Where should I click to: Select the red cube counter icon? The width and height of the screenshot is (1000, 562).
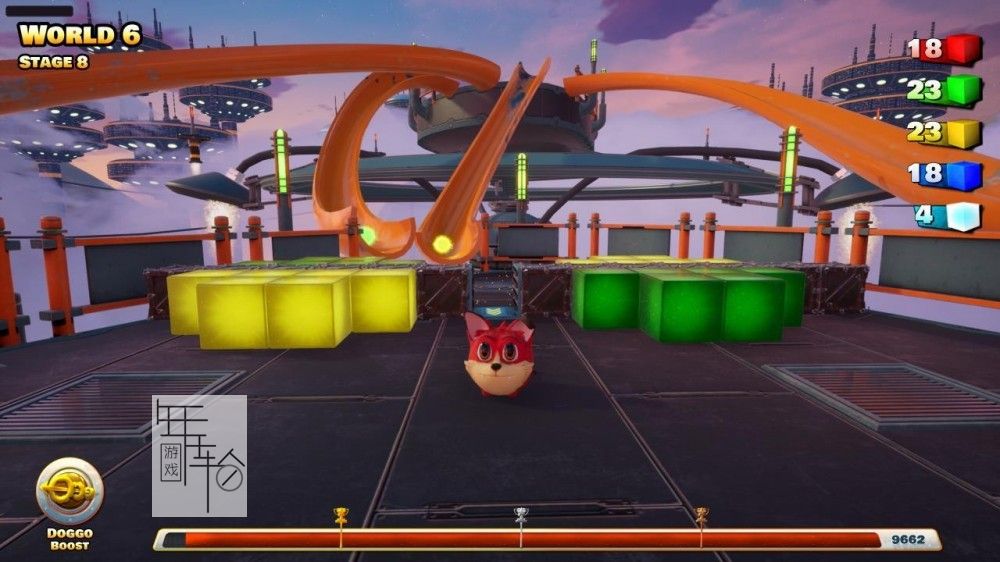coord(963,49)
